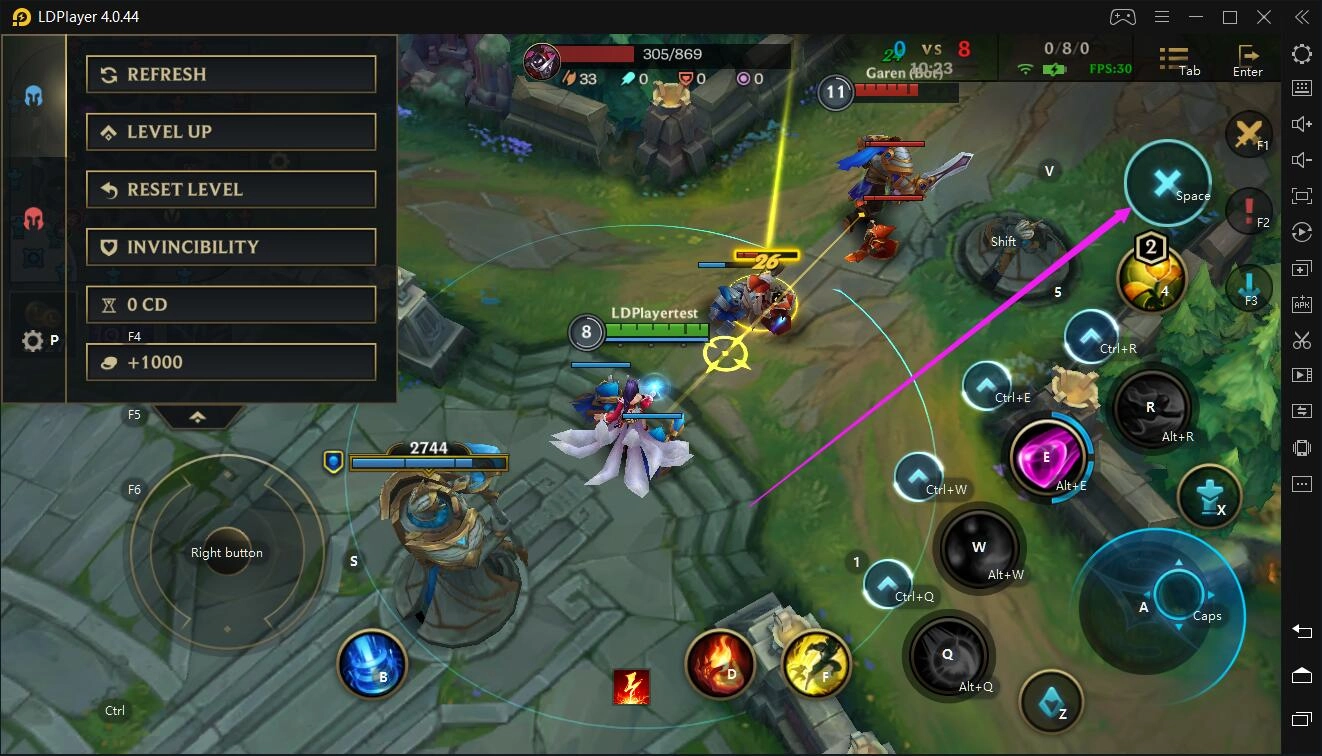The height and width of the screenshot is (756, 1322).
Task: Lower the emulator volume
Action: (1301, 160)
